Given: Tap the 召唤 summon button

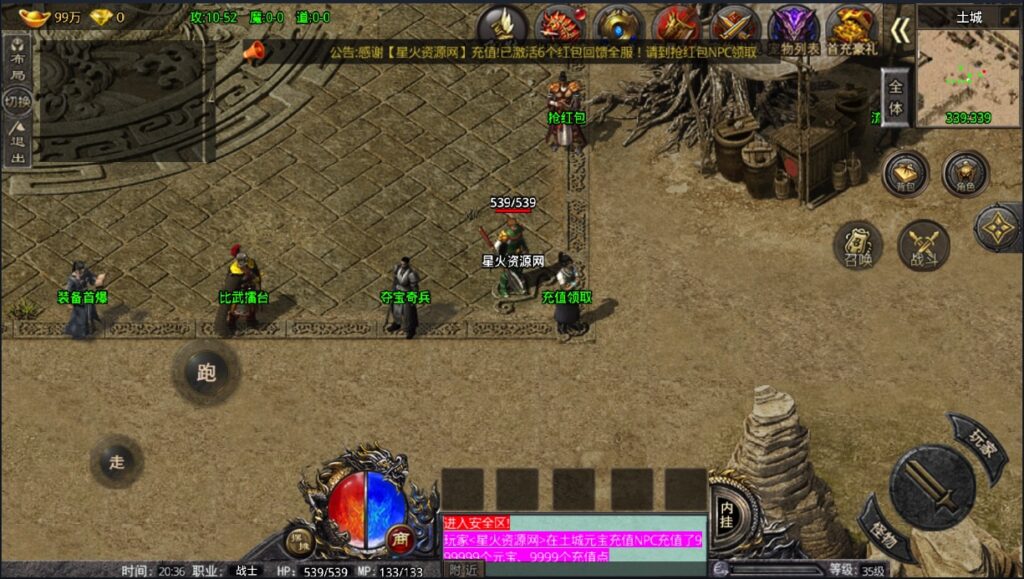Looking at the screenshot, I should click(x=857, y=245).
